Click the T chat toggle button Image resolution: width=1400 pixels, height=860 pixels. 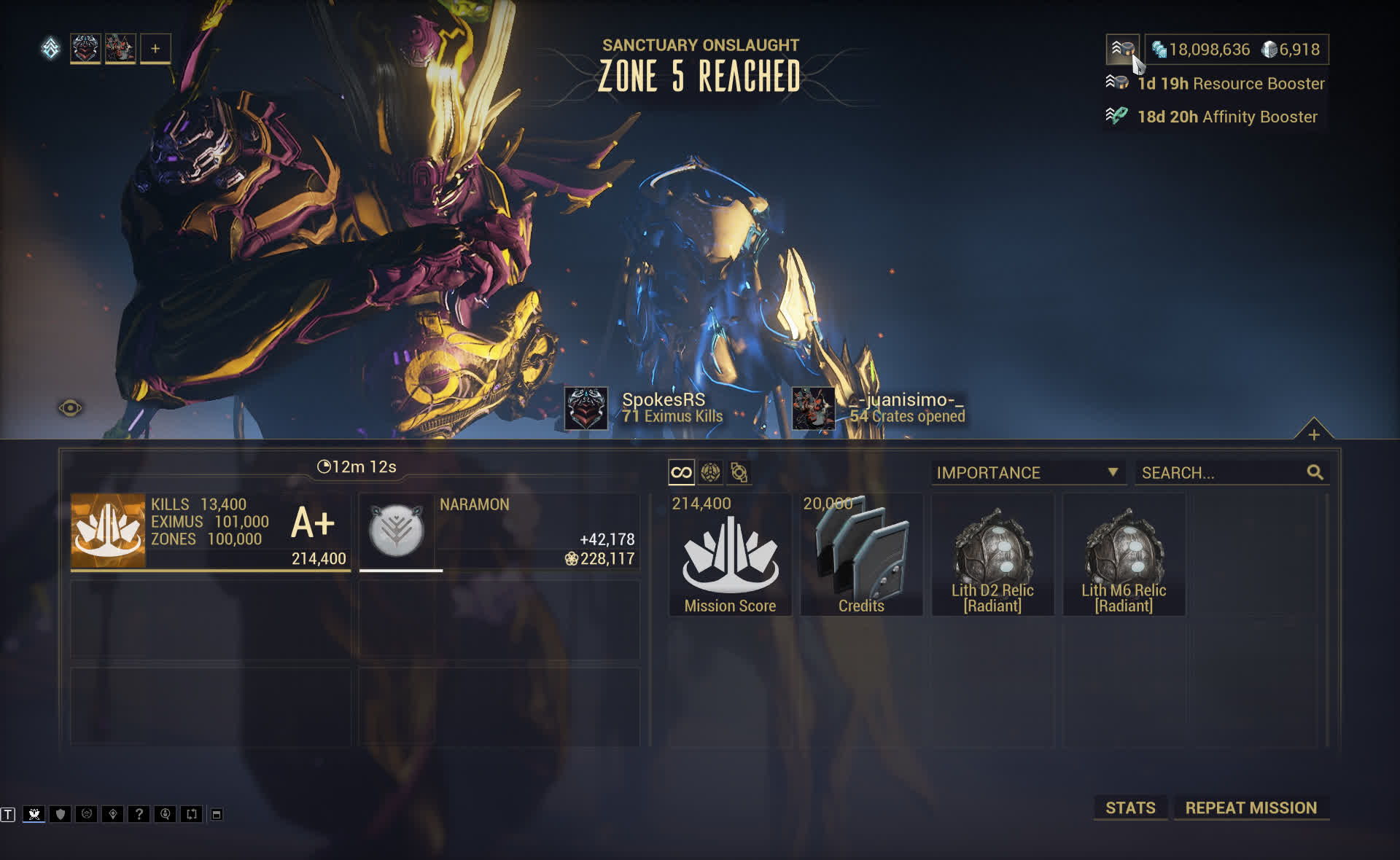(8, 814)
